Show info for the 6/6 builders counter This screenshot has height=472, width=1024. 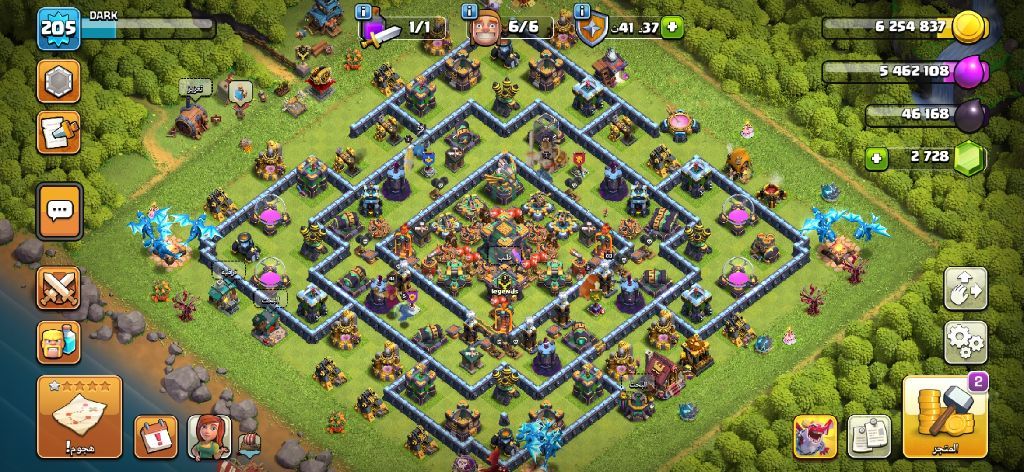[468, 12]
